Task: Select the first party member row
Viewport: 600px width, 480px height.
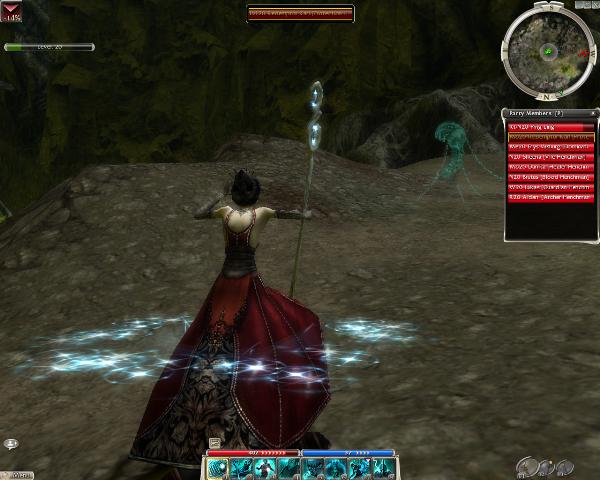Action: 549,127
